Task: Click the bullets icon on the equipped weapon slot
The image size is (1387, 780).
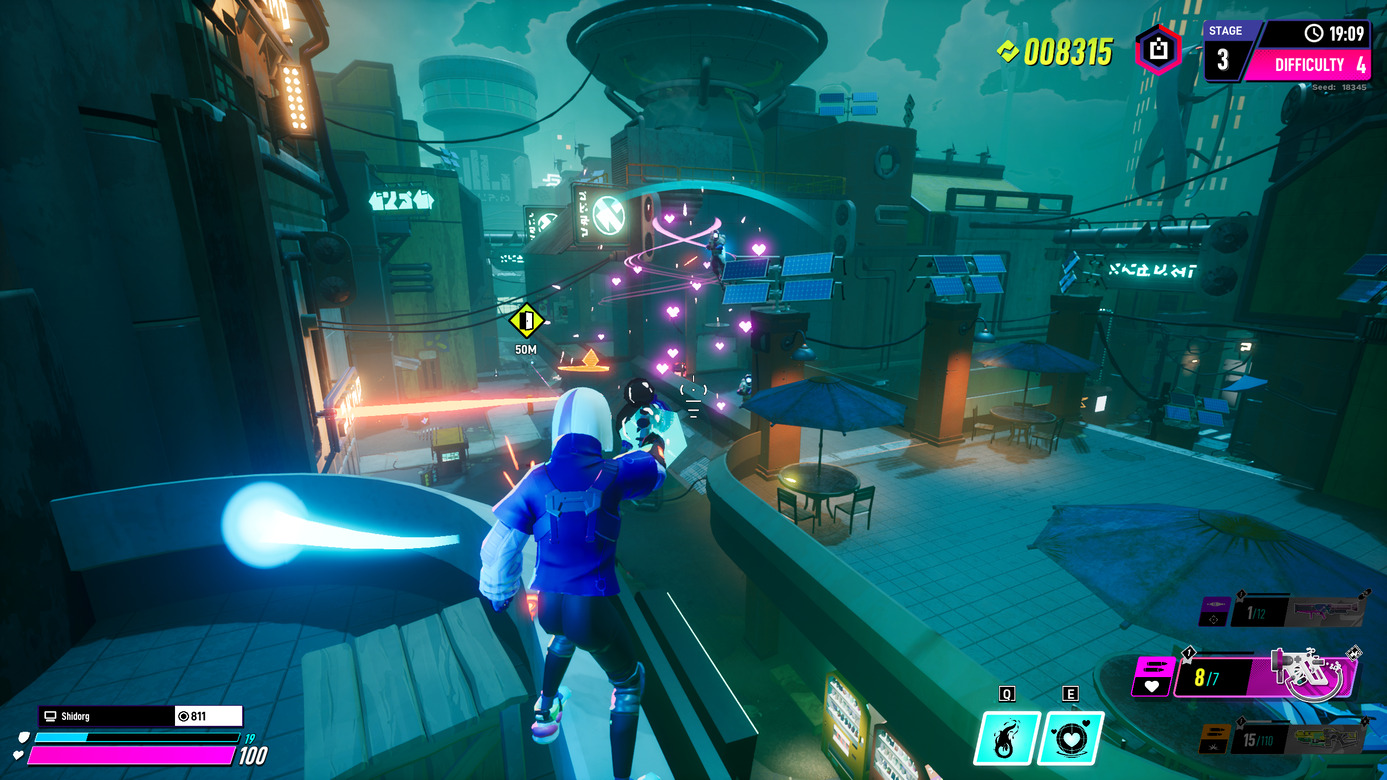Action: 1155,665
